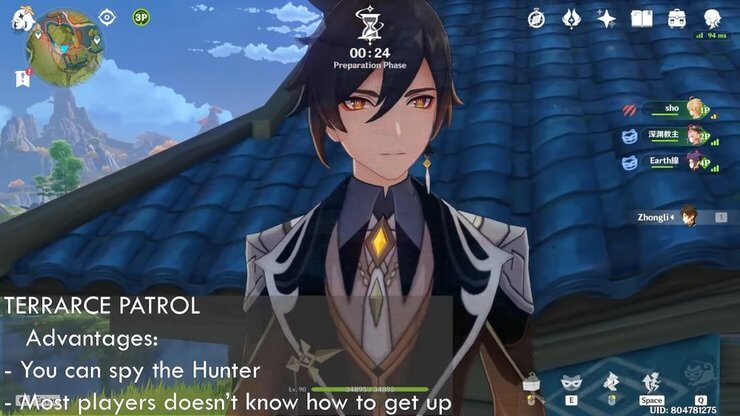The width and height of the screenshot is (740, 416).
Task: Open the backpack inventory
Action: pos(677,18)
